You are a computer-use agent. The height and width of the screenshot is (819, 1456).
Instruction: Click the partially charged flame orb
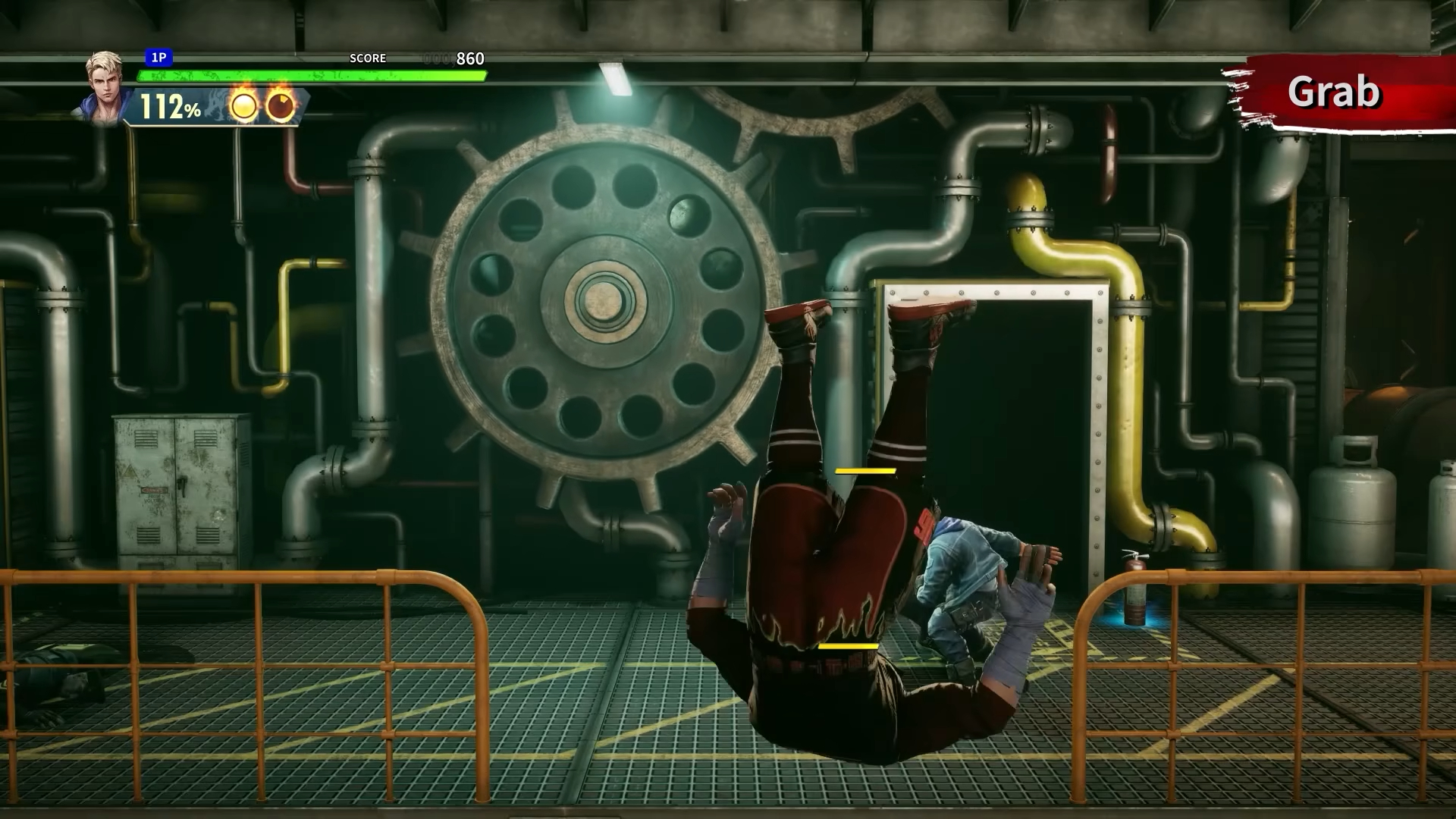pos(280,106)
